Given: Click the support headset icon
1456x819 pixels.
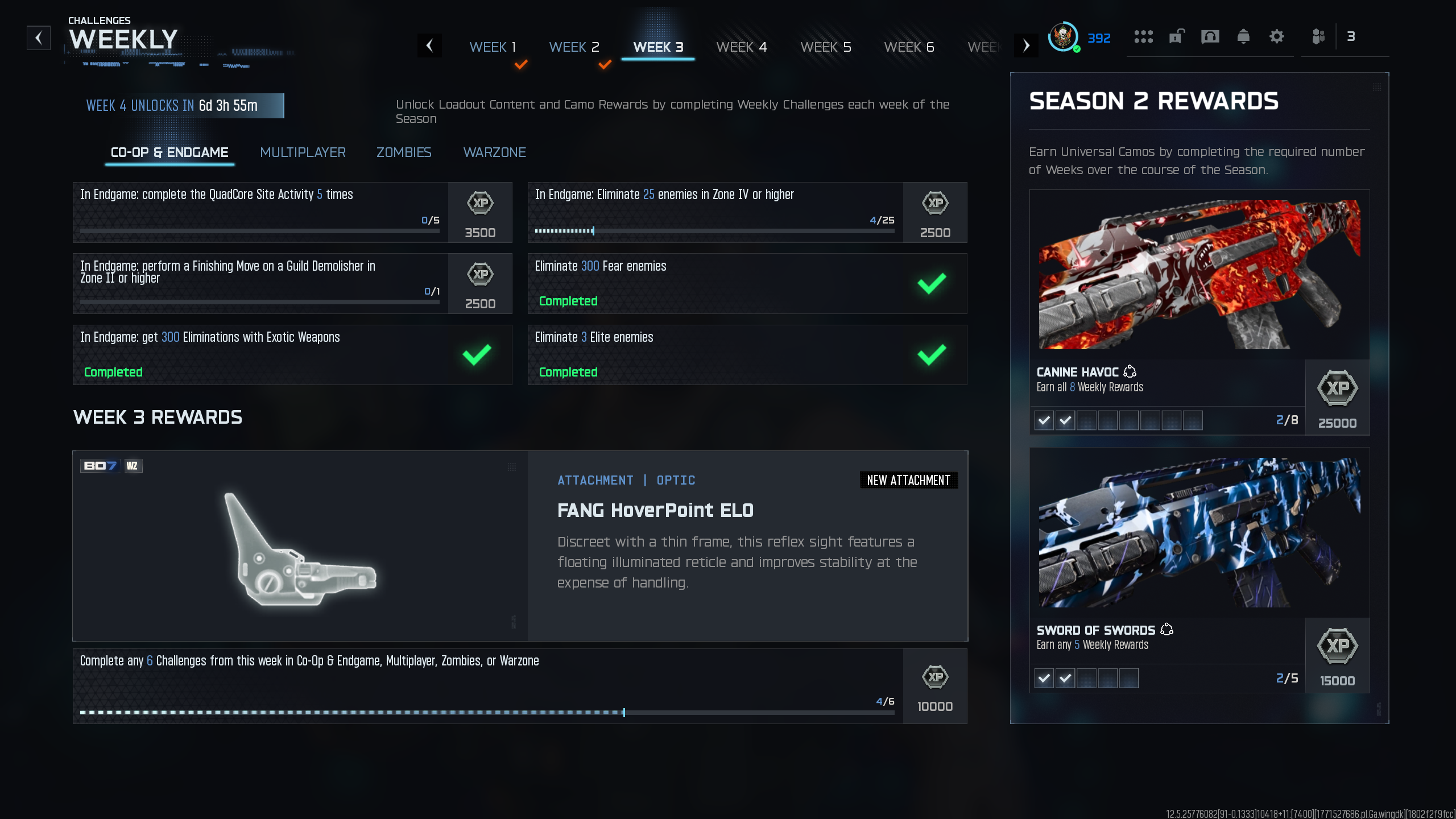Looking at the screenshot, I should (x=1210, y=36).
